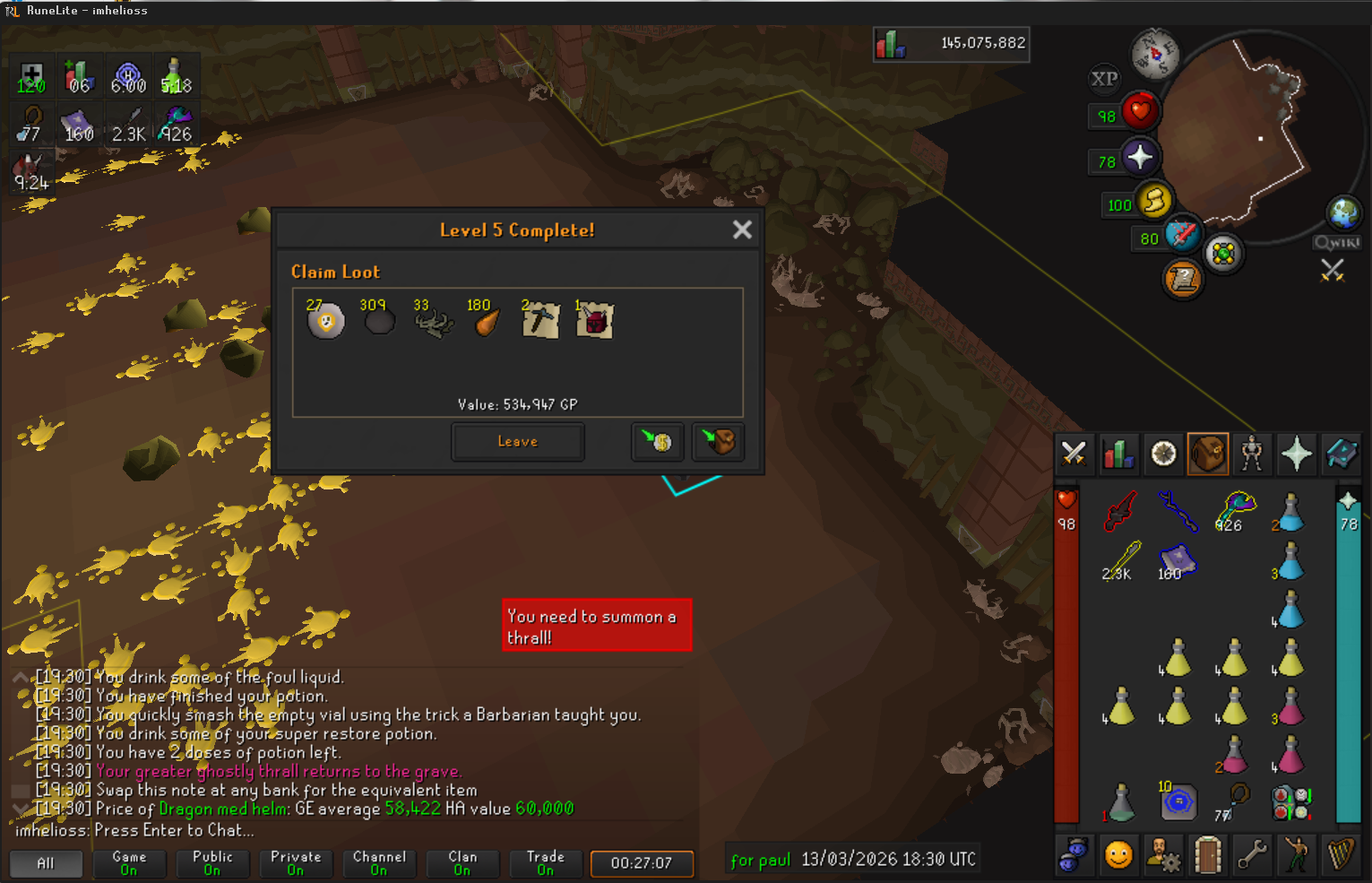The image size is (1372, 883).
Task: Open the XP tracker orb
Action: pos(1104,79)
